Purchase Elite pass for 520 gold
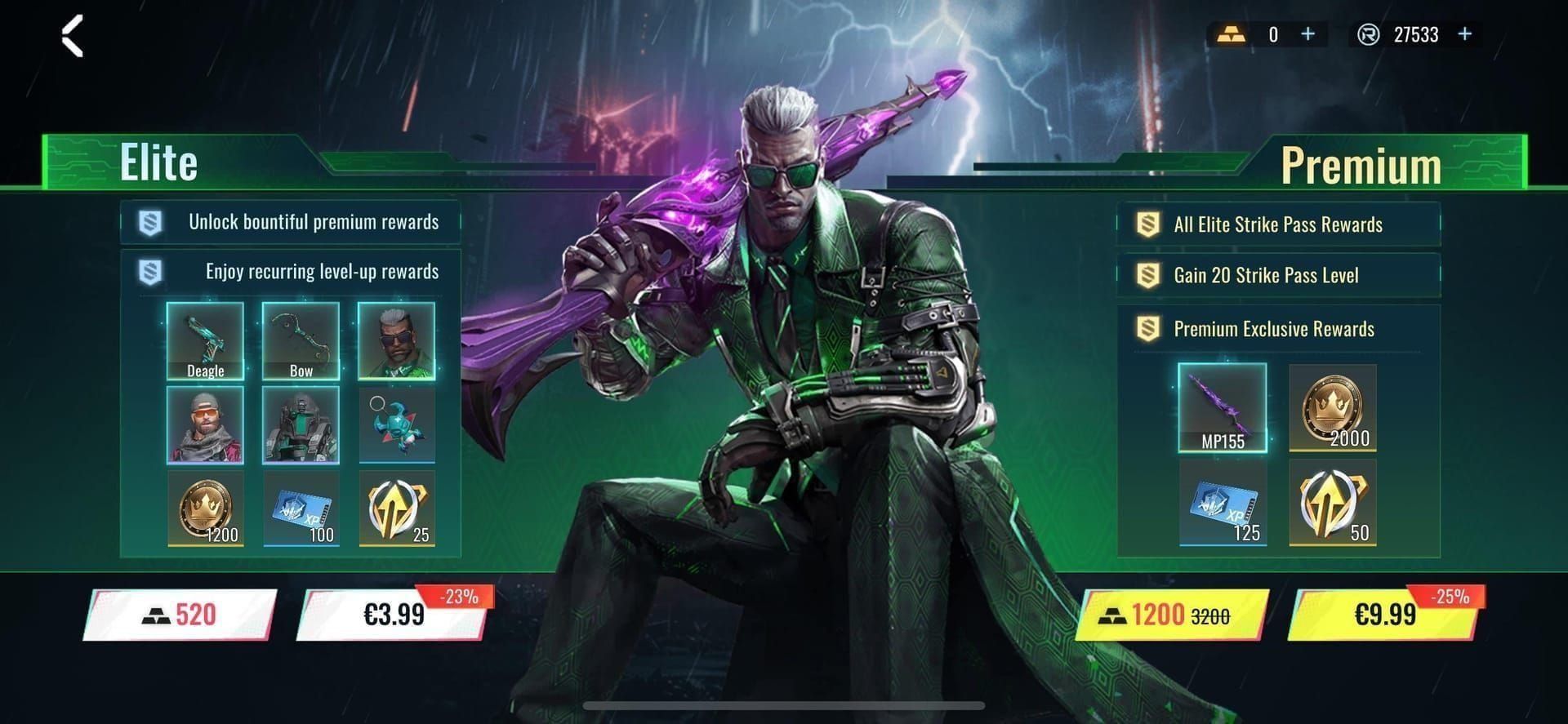This screenshot has height=724, width=1568. 178,615
